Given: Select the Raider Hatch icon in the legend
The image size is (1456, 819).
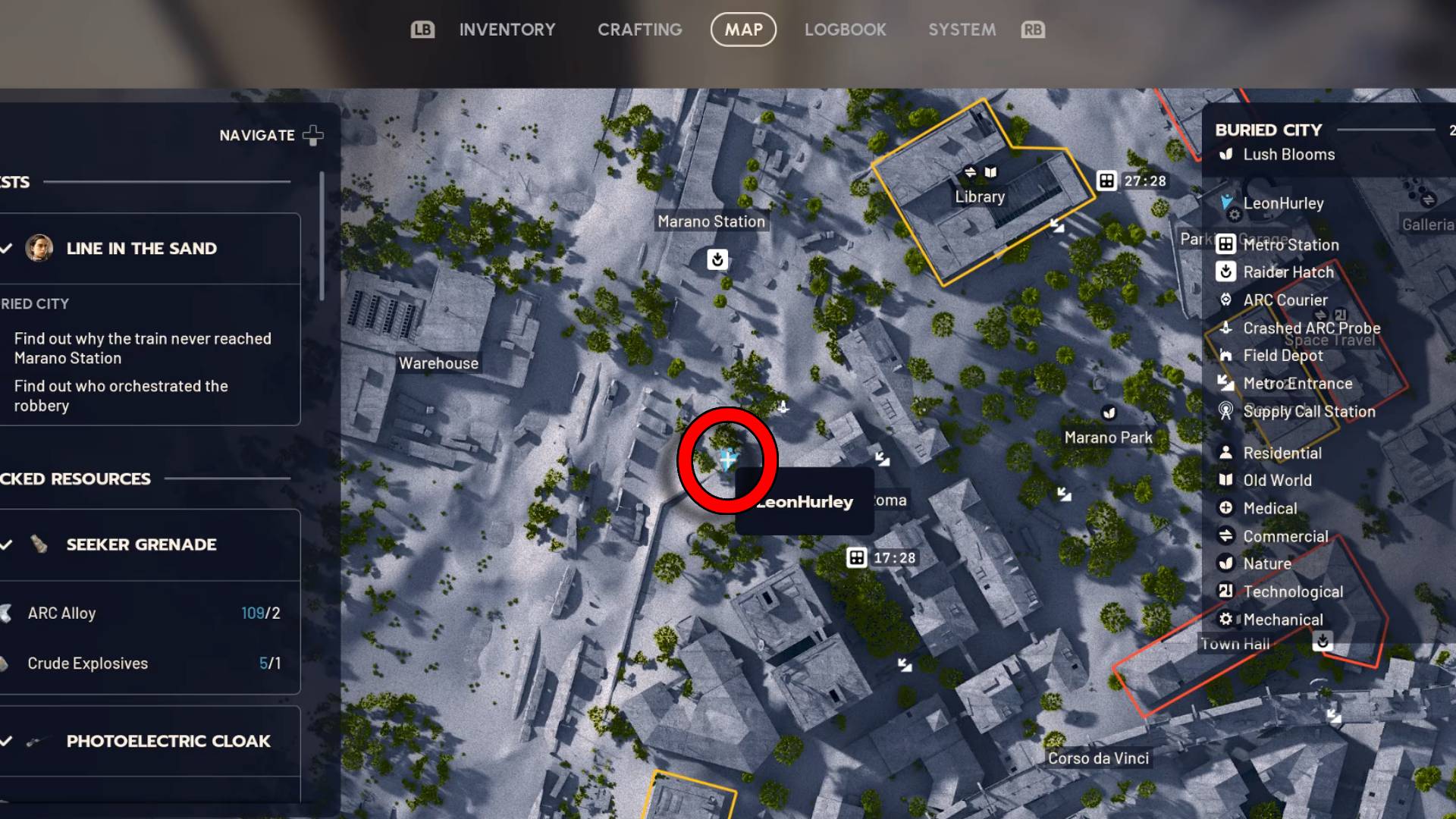Looking at the screenshot, I should [1226, 272].
